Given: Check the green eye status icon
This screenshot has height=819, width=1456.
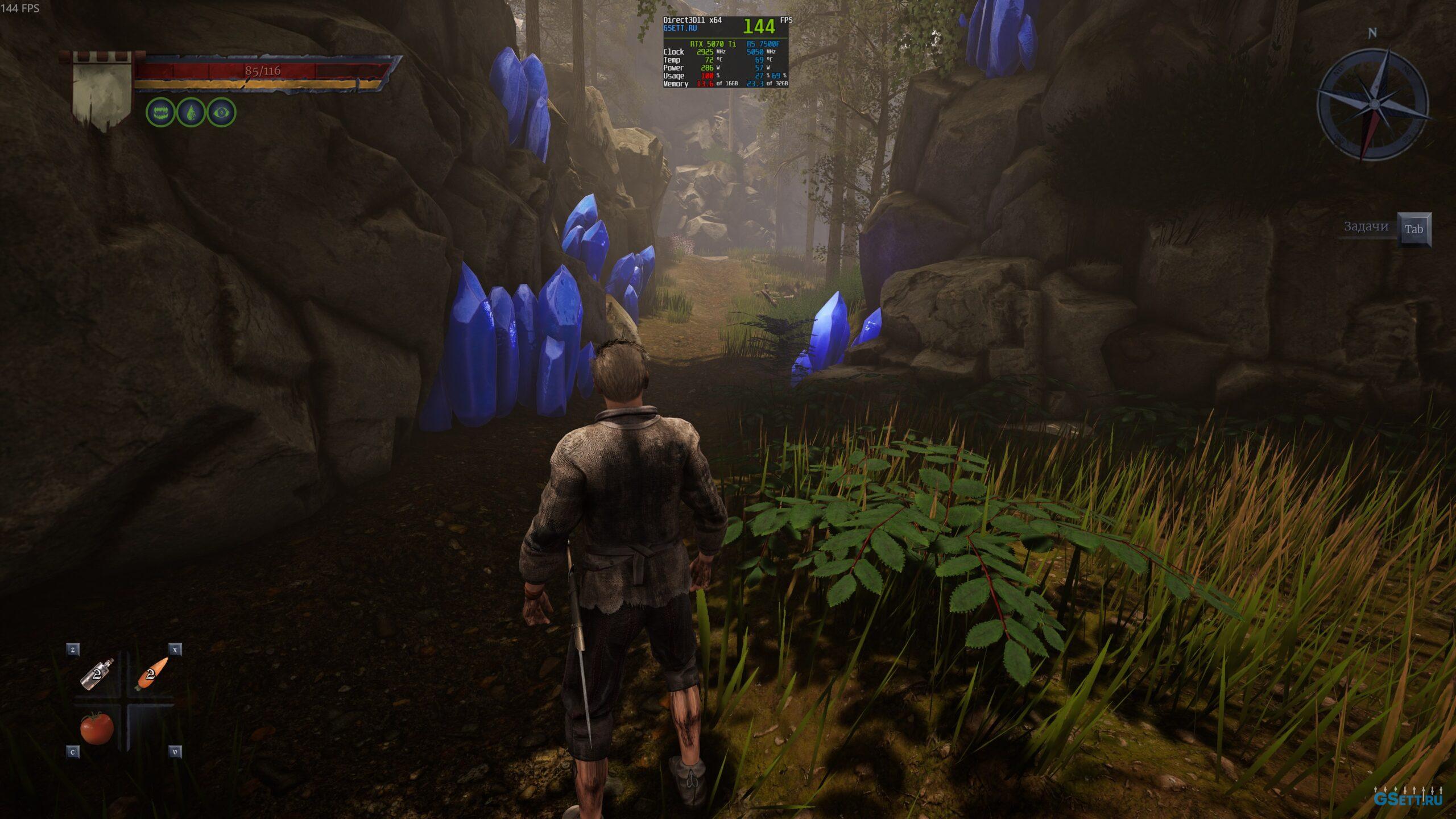Looking at the screenshot, I should coord(221,112).
